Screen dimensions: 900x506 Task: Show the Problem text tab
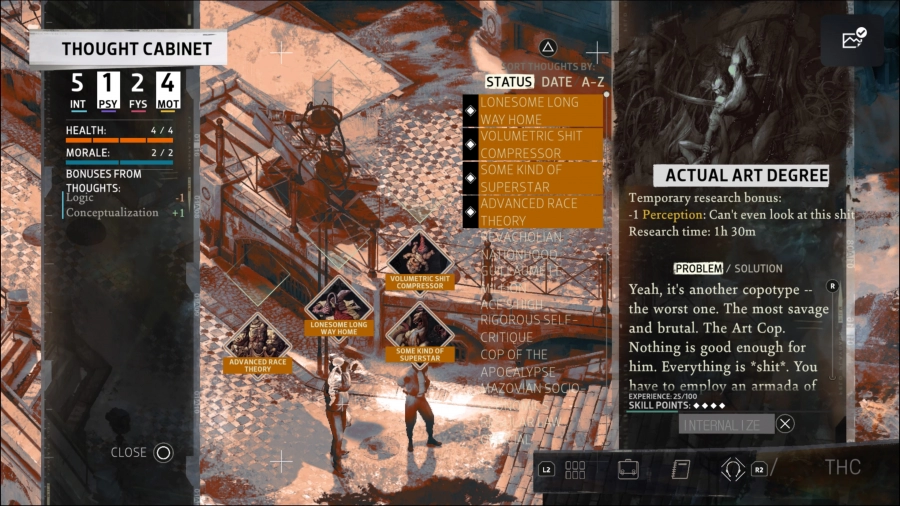point(697,268)
